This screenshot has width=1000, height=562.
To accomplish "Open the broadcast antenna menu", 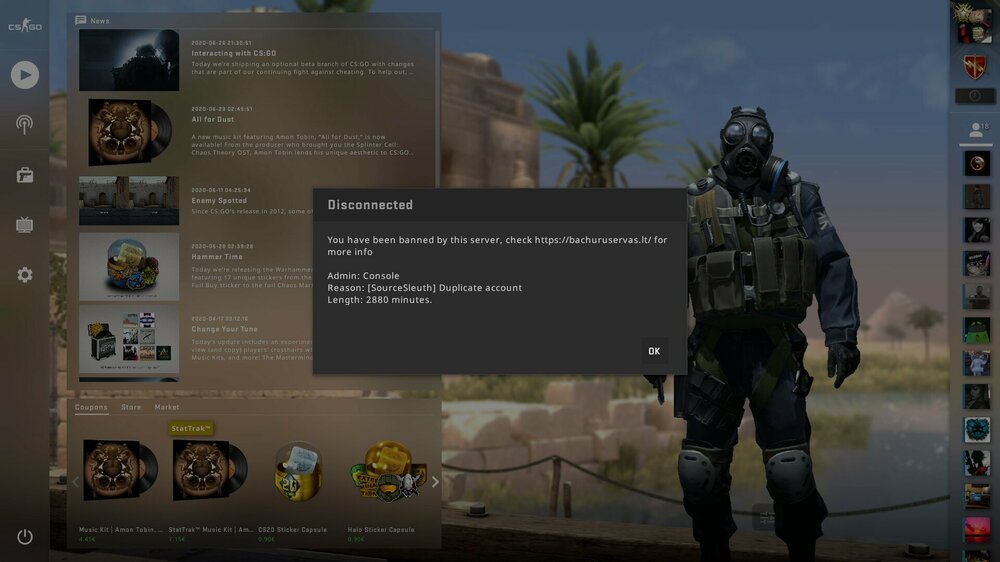I will pyautogui.click(x=25, y=125).
